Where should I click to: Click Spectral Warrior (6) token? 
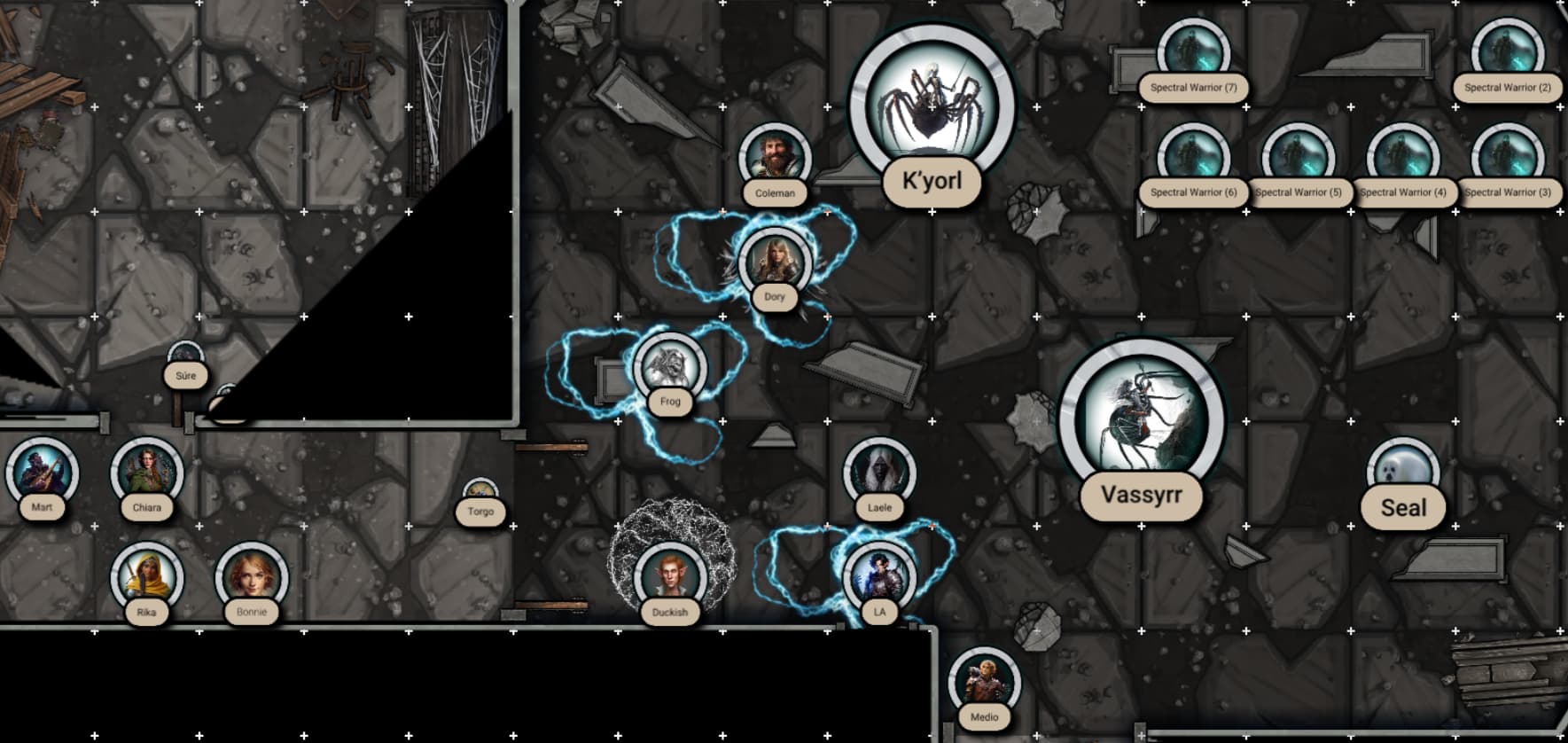point(1193,158)
